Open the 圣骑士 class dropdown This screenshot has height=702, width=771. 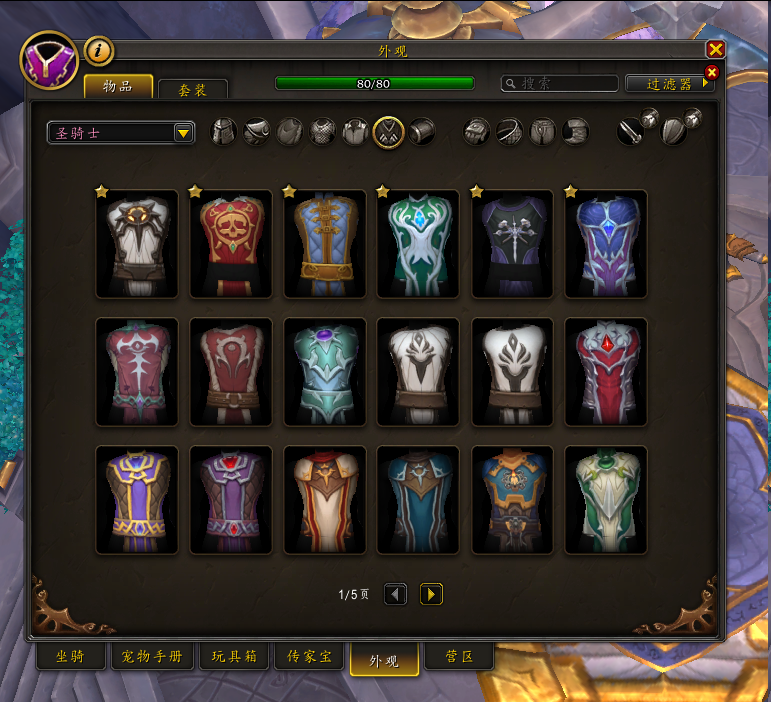[121, 133]
